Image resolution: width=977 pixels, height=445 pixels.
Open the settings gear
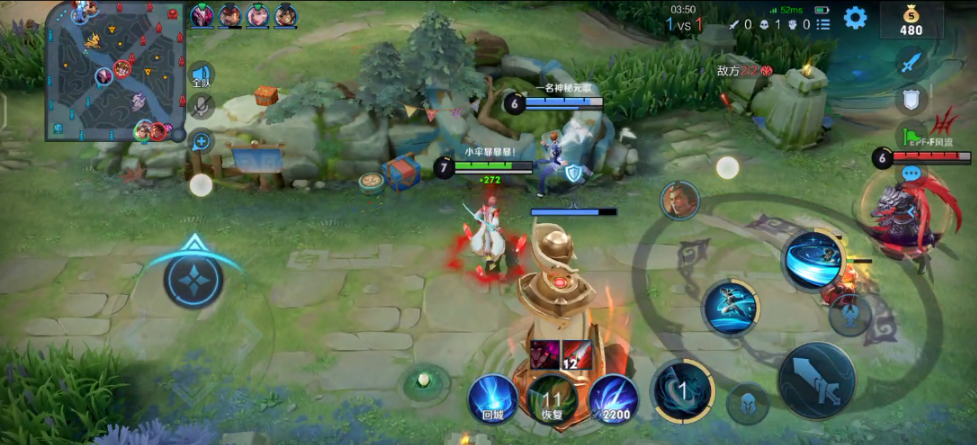[x=855, y=18]
